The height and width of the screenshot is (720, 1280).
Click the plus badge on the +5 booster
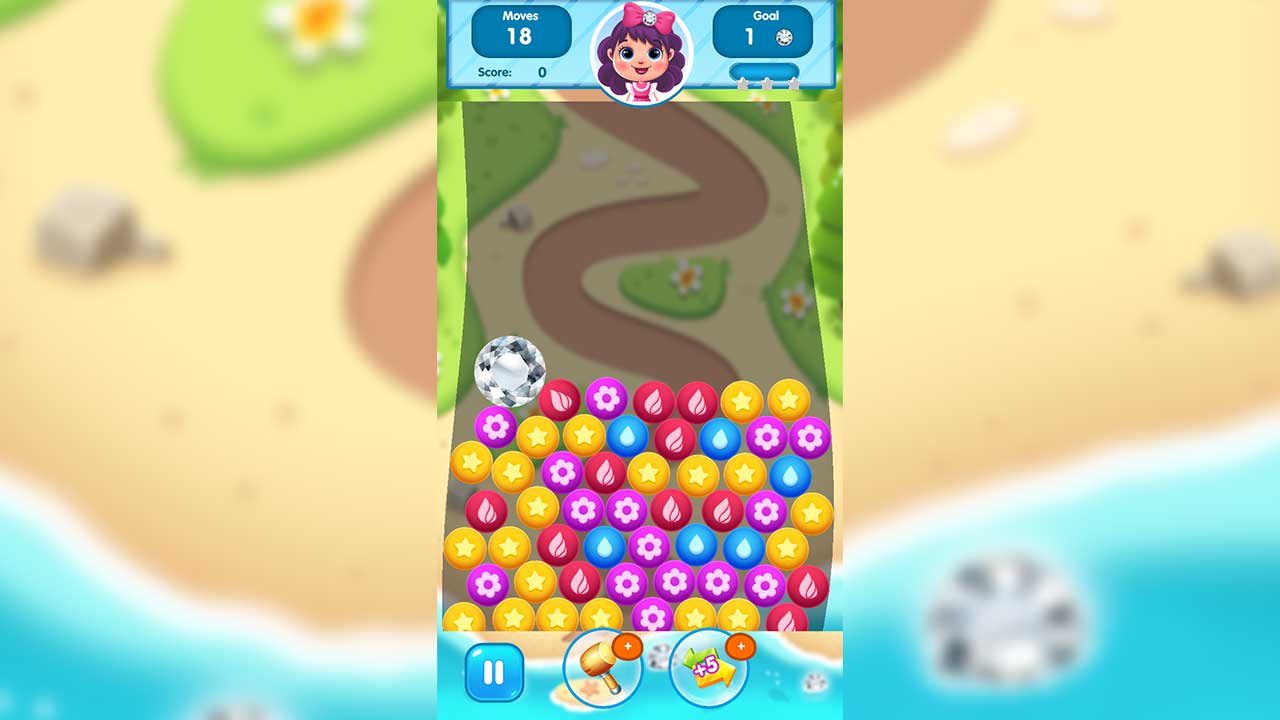pos(741,647)
